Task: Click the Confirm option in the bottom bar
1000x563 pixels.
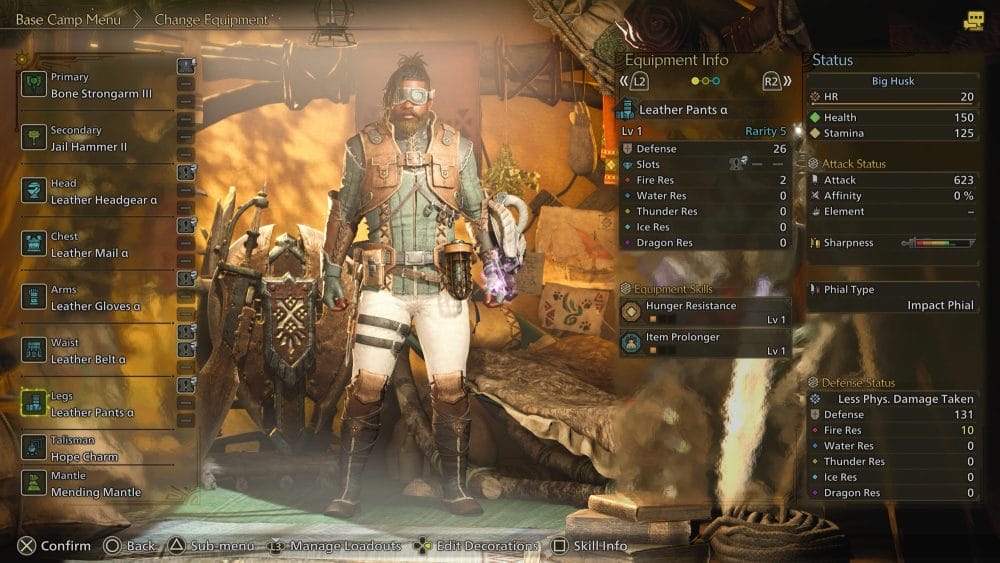Action: coord(55,546)
